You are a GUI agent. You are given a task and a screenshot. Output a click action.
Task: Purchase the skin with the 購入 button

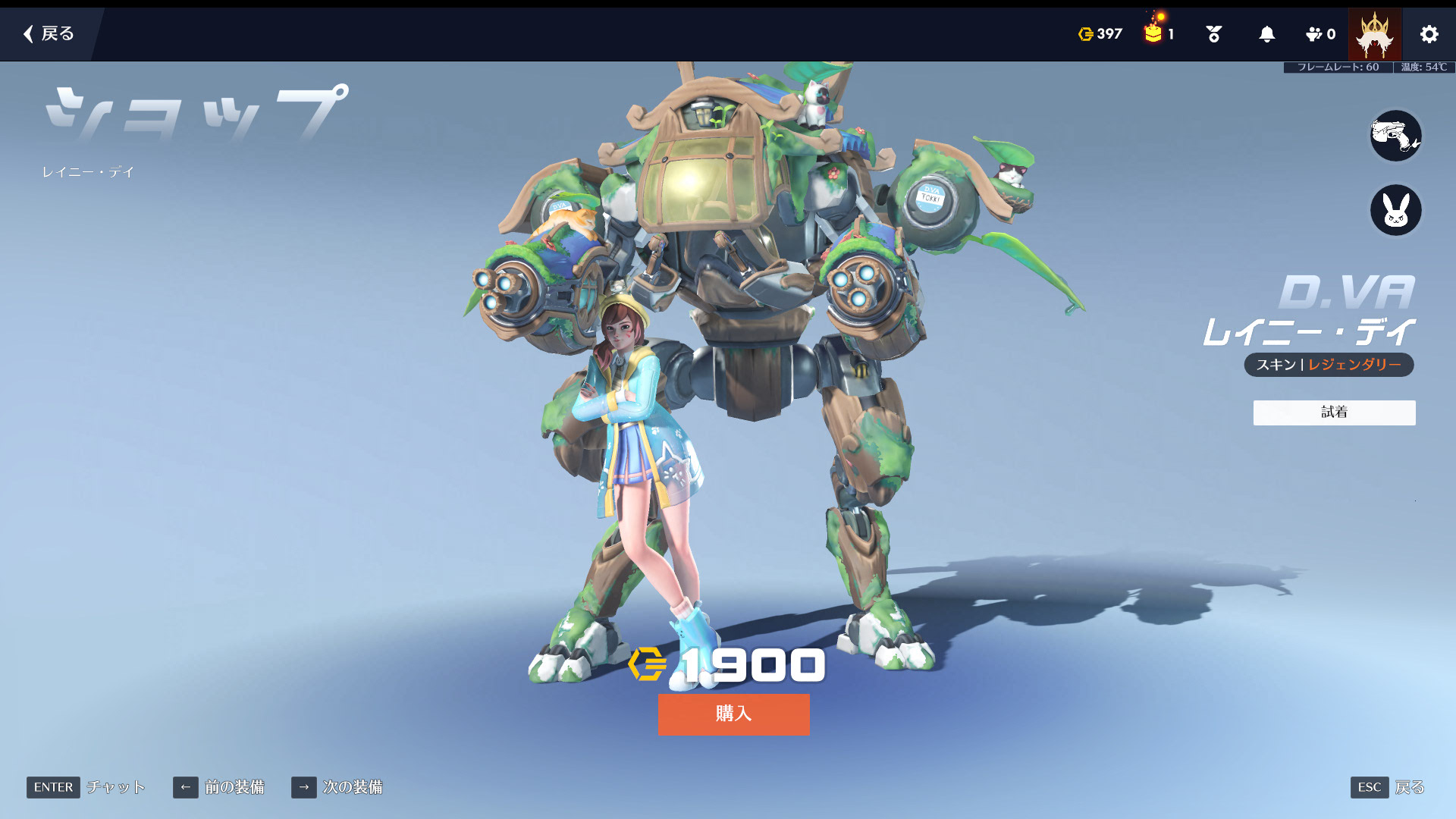[733, 714]
